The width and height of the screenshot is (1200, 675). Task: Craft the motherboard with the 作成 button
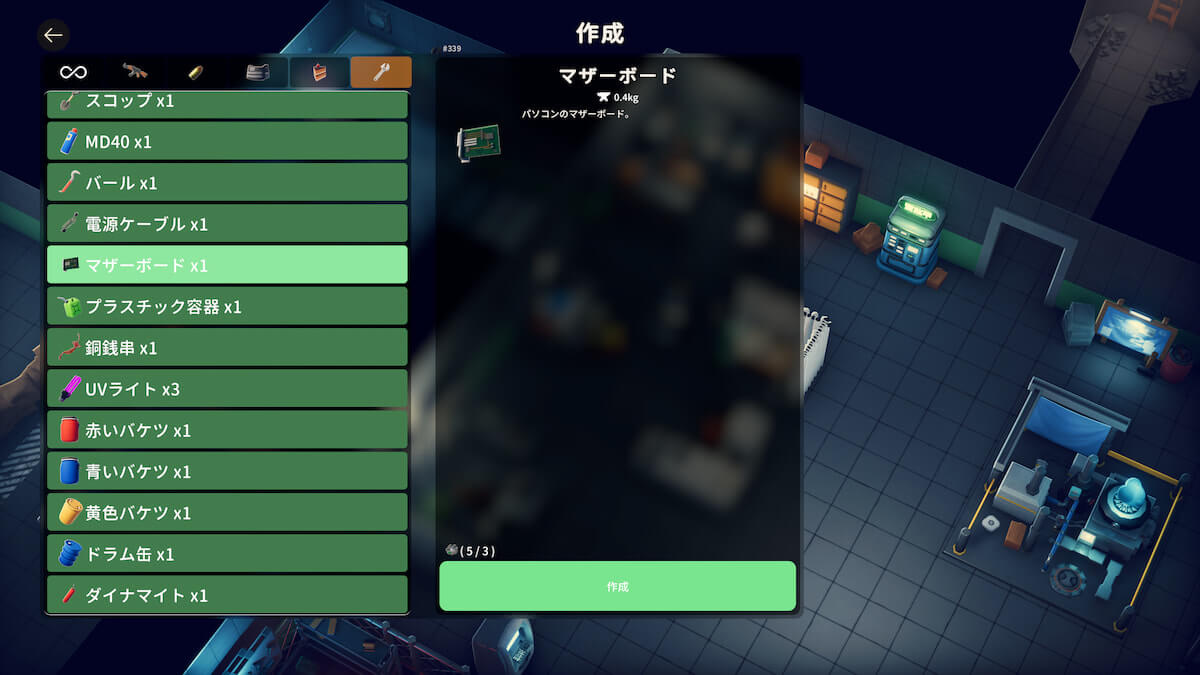(x=617, y=586)
